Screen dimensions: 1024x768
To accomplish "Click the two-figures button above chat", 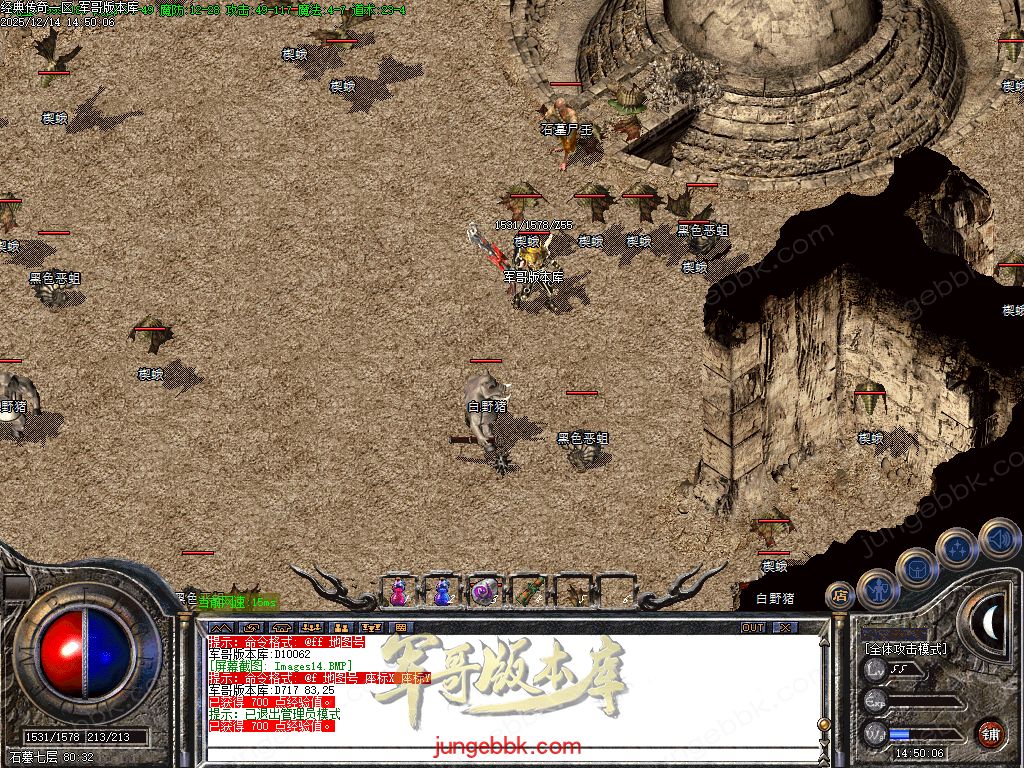I will 340,627.
